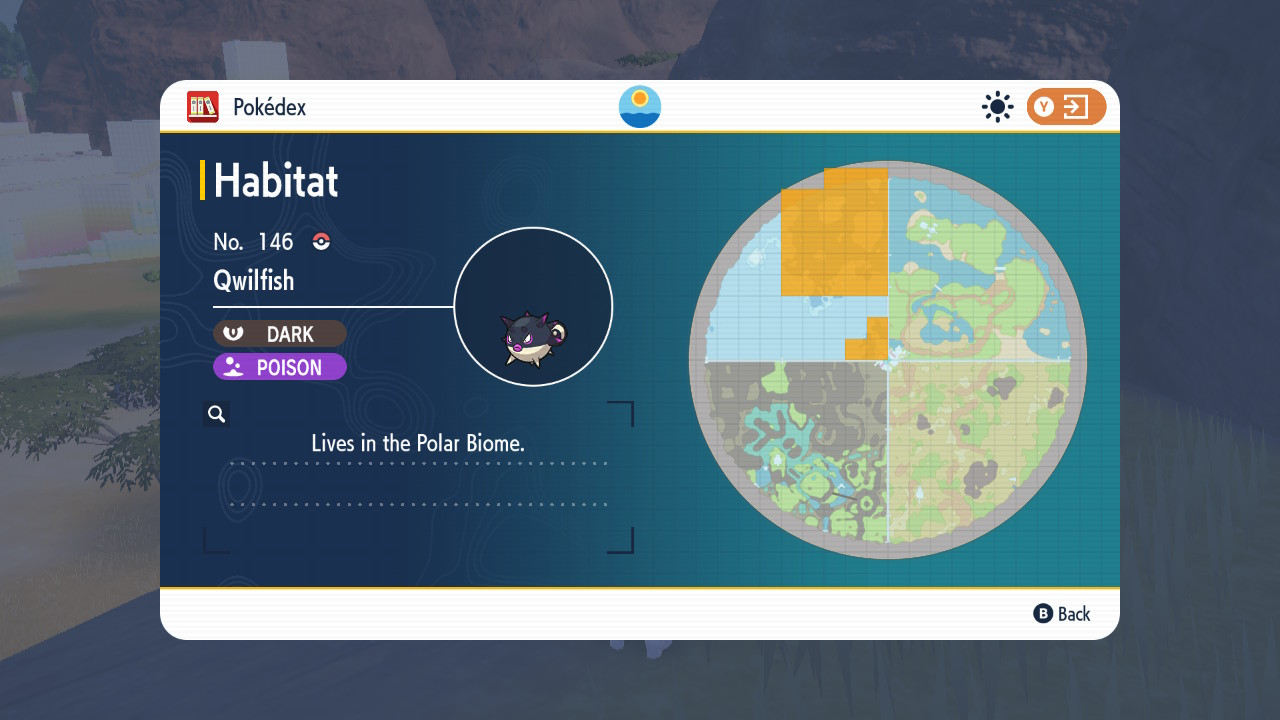Select the magnifying glass icon

point(216,414)
